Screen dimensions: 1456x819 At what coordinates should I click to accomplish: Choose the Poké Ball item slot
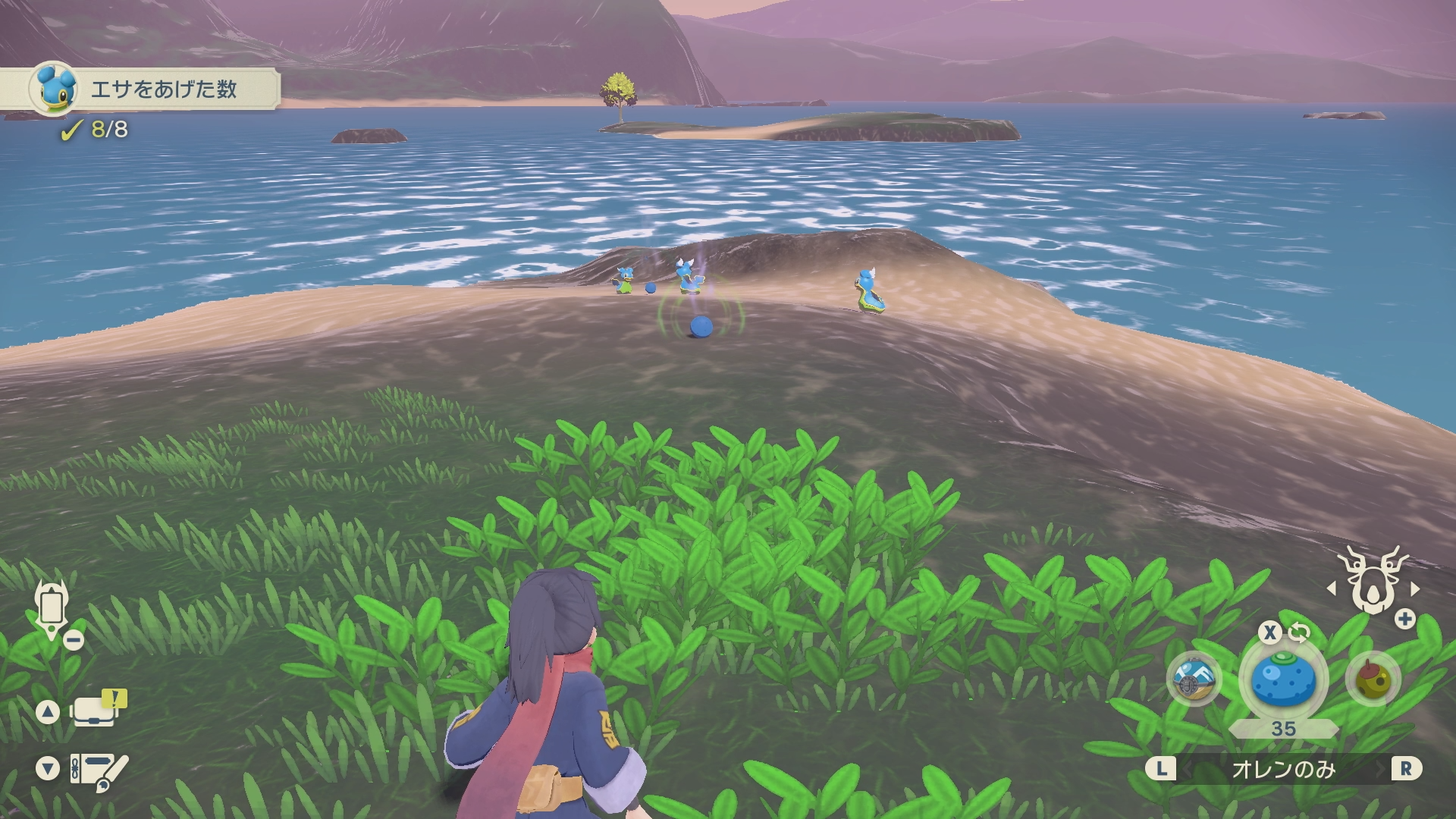pyautogui.click(x=1194, y=679)
